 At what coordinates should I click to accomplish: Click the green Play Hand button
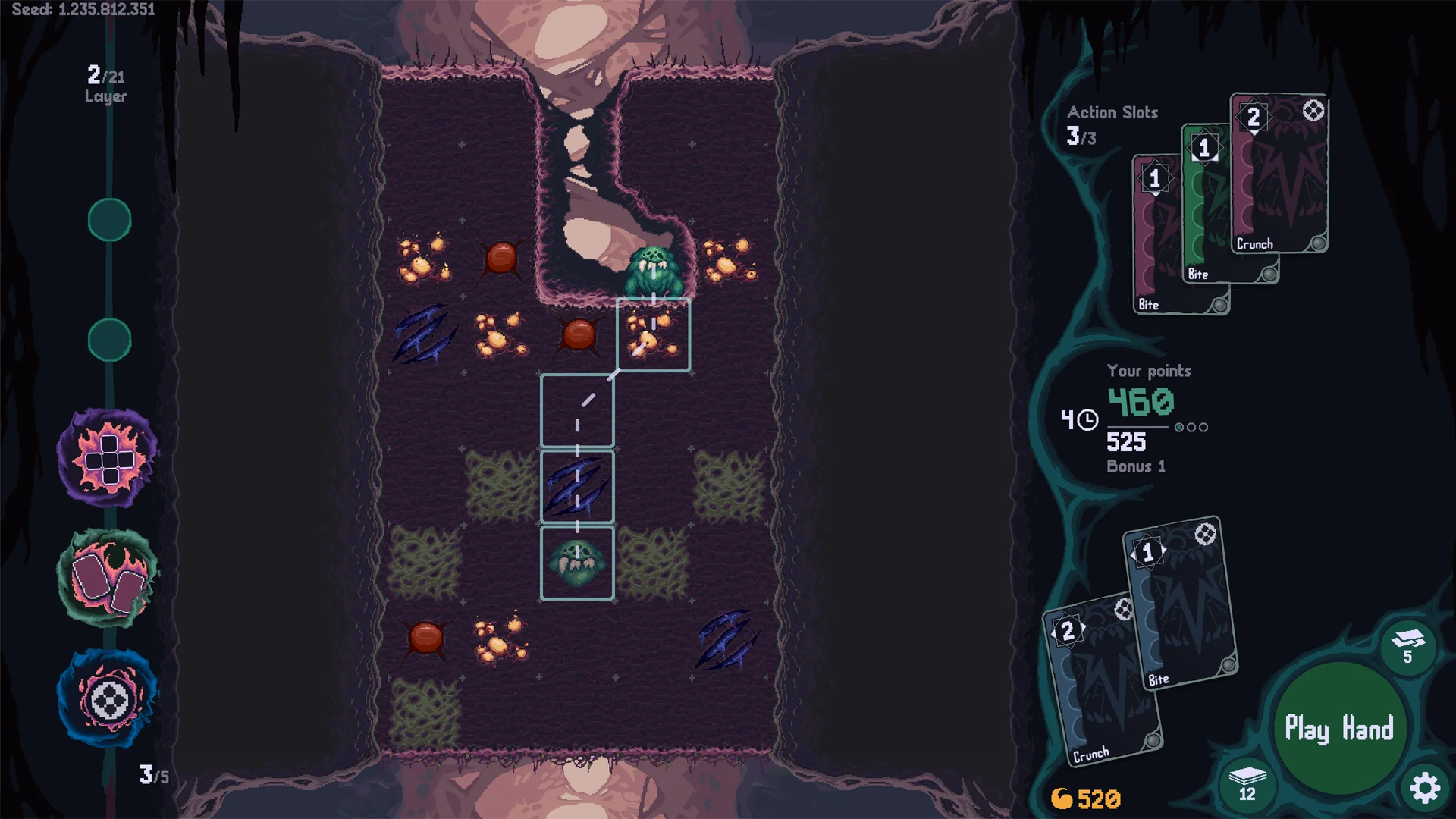click(x=1338, y=729)
